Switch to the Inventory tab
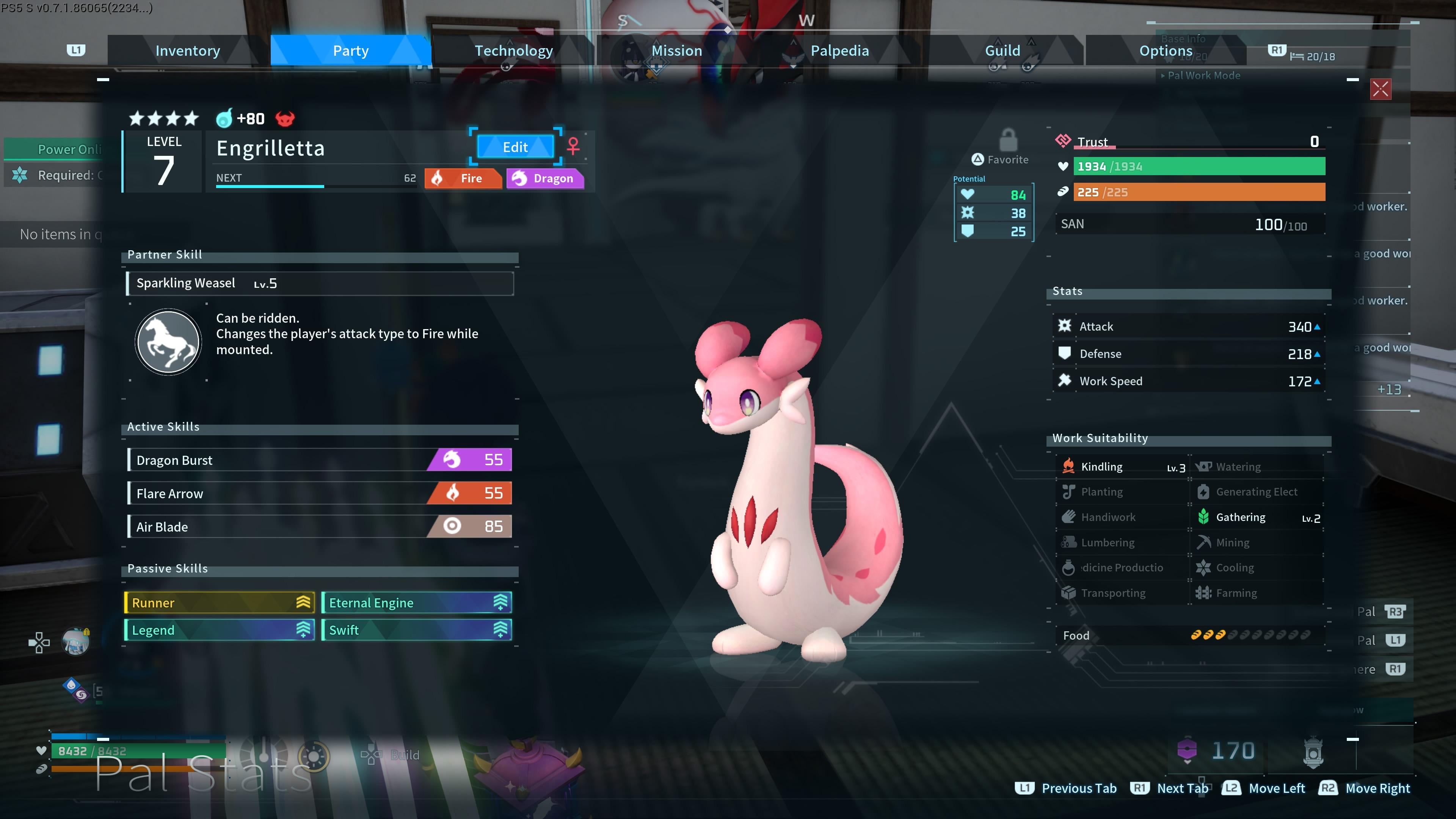Viewport: 1456px width, 819px height. coord(188,51)
